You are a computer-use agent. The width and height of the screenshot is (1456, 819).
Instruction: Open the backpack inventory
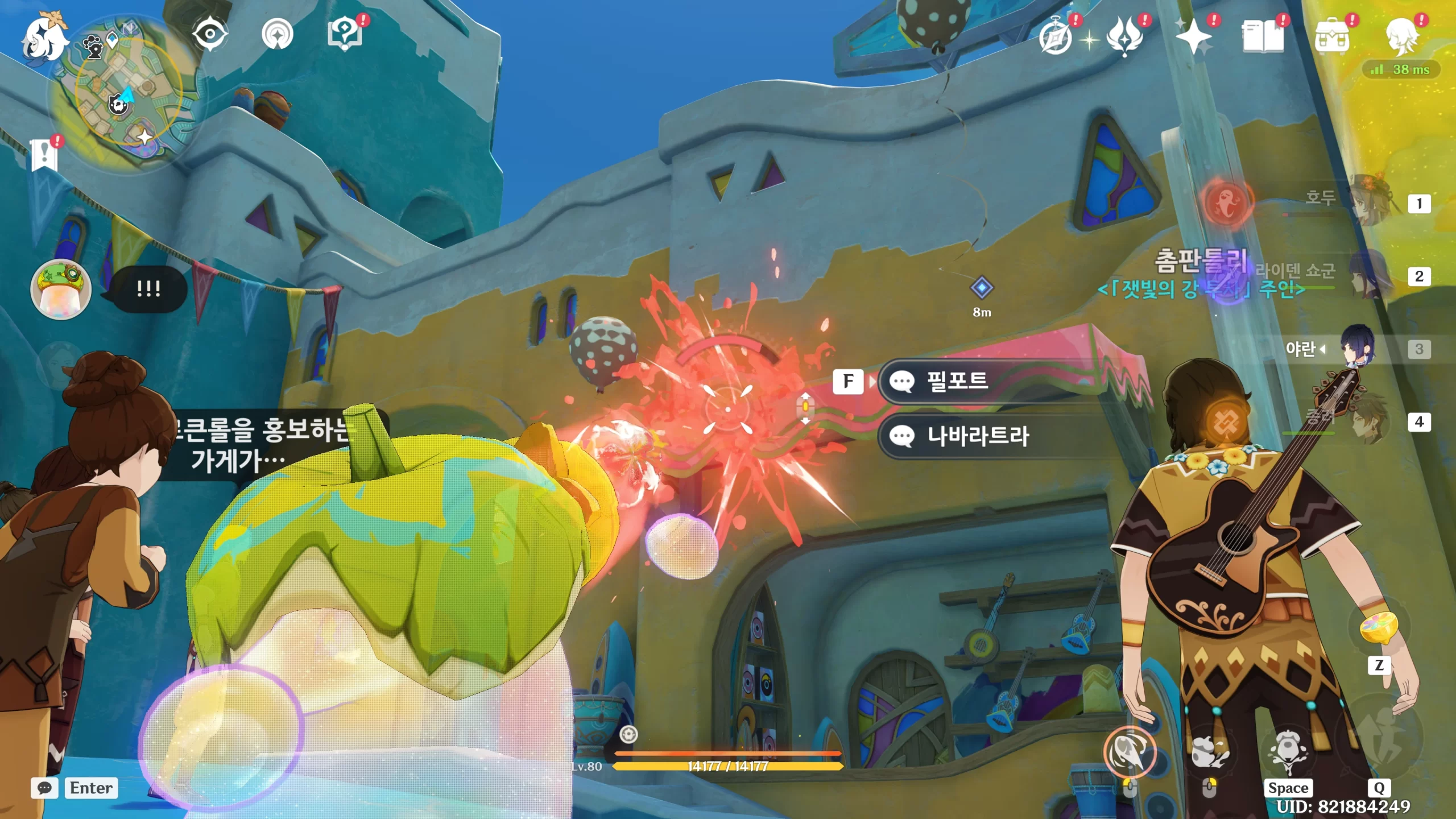pos(1332,38)
